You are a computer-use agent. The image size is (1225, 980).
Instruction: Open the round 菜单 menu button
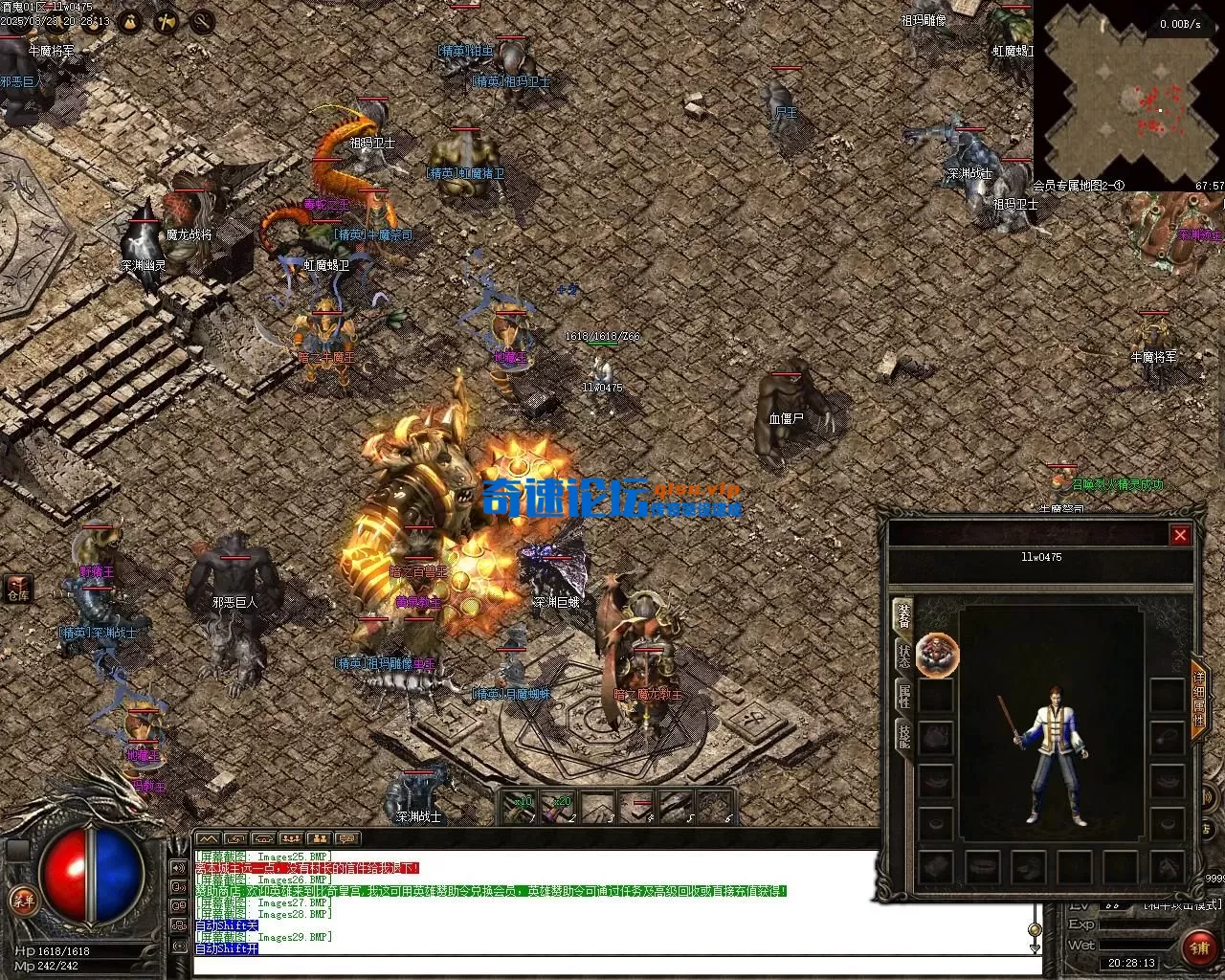click(22, 900)
